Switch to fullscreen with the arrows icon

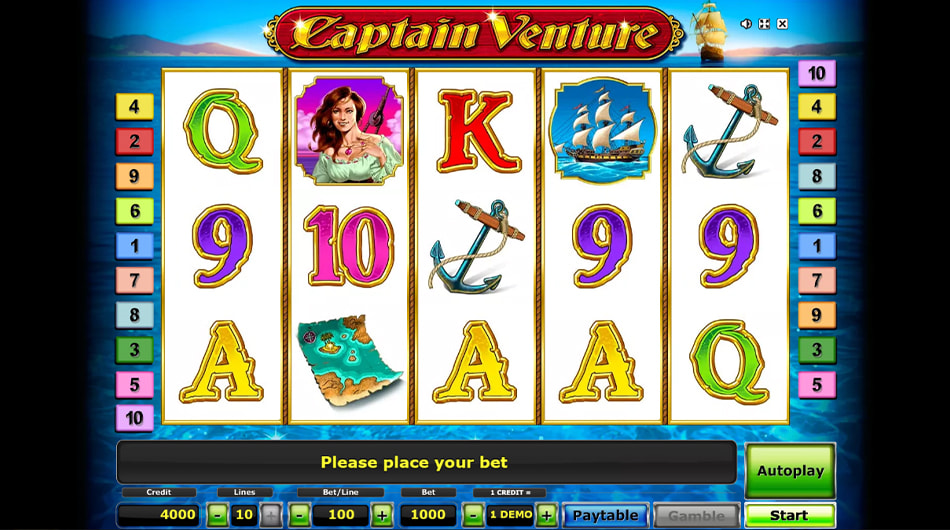pyautogui.click(x=764, y=23)
